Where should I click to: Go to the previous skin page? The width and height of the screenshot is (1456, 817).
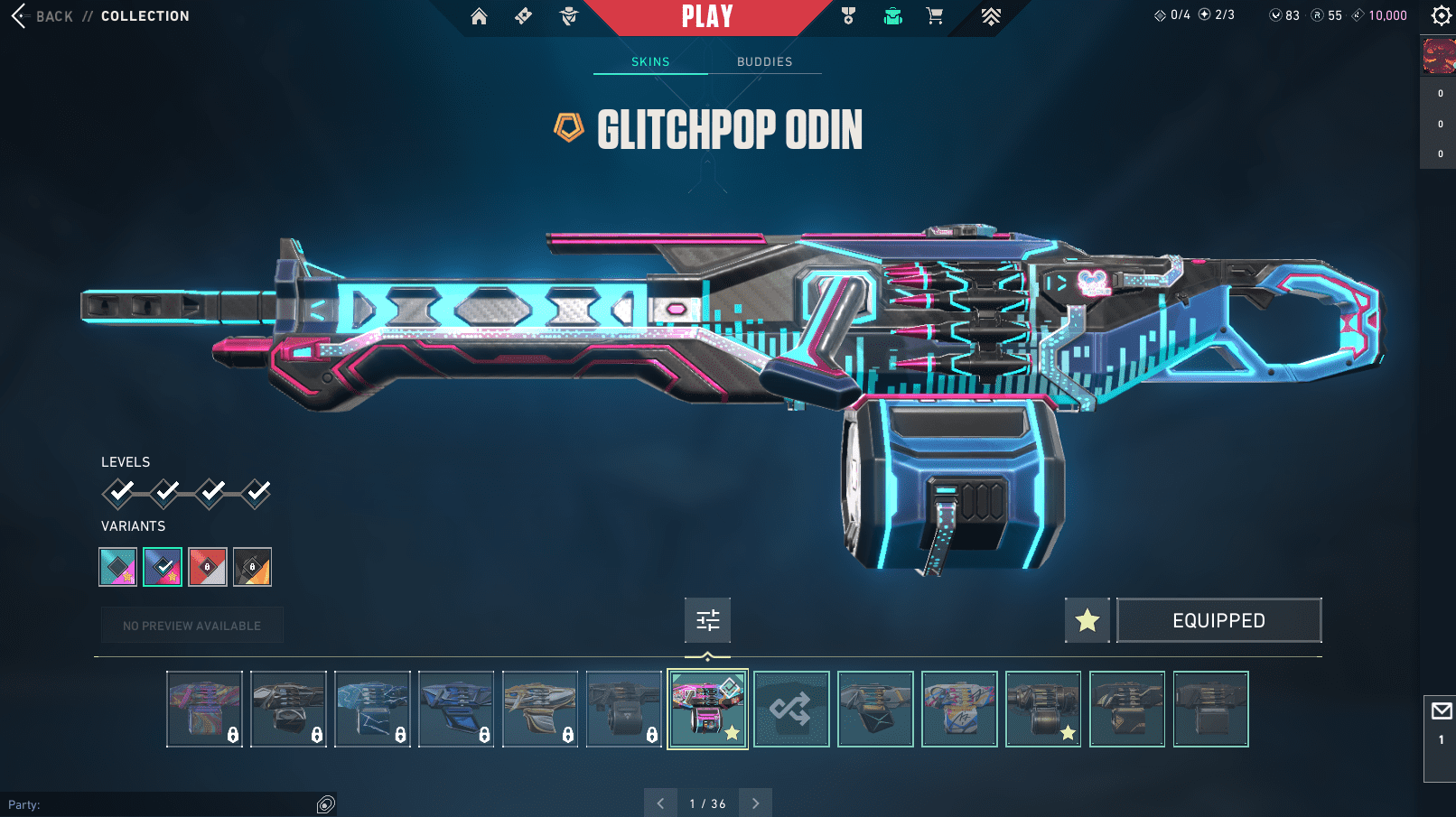[x=660, y=803]
